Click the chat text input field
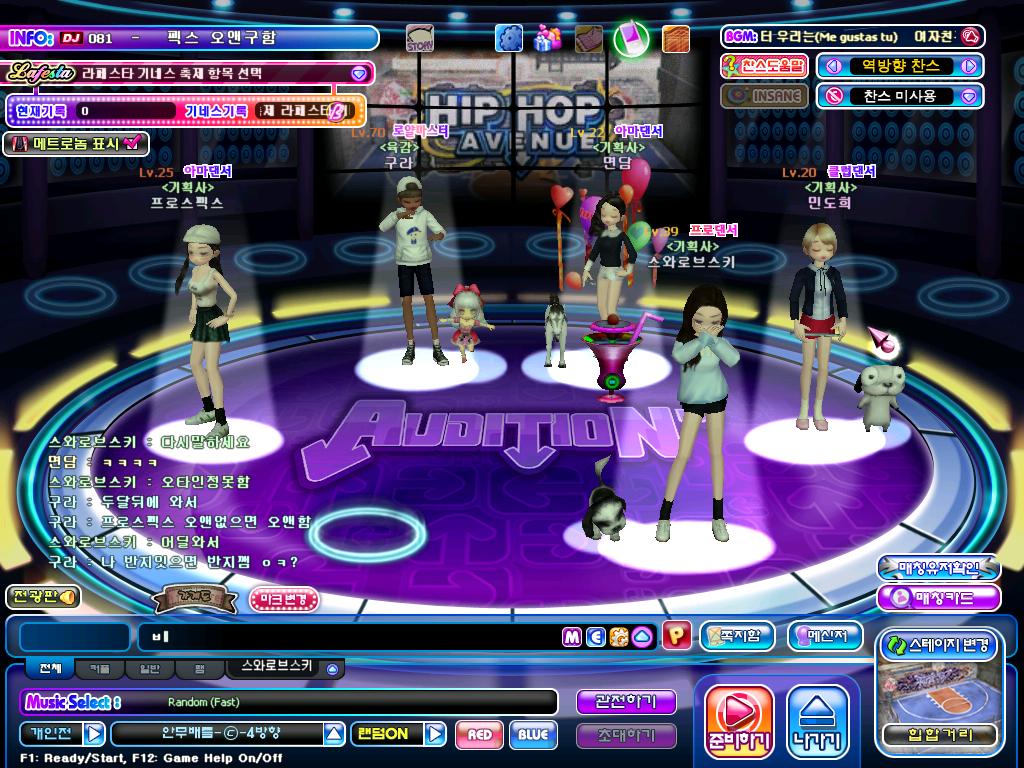 350,636
